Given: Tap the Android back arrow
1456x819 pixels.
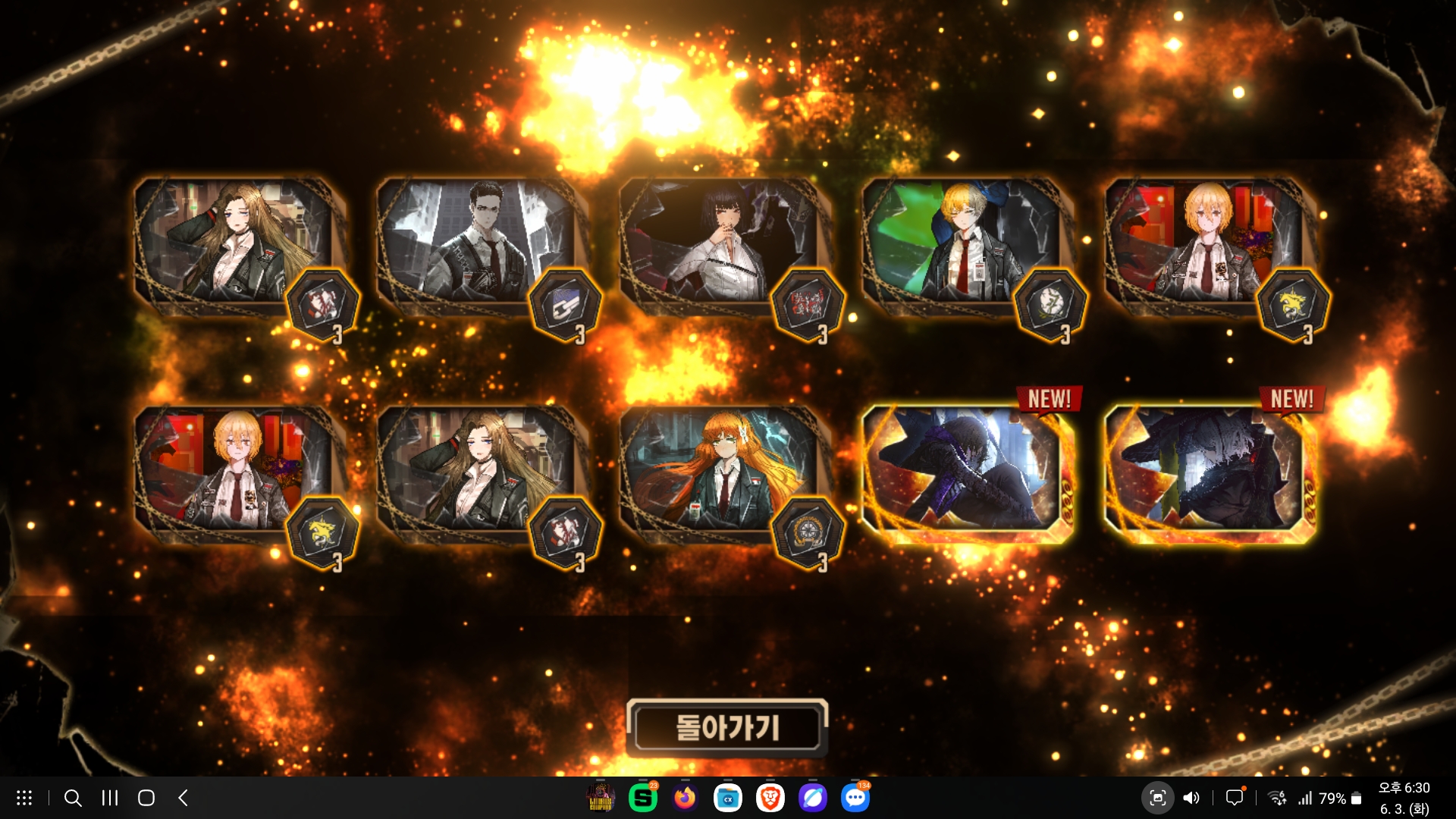Looking at the screenshot, I should [x=183, y=798].
